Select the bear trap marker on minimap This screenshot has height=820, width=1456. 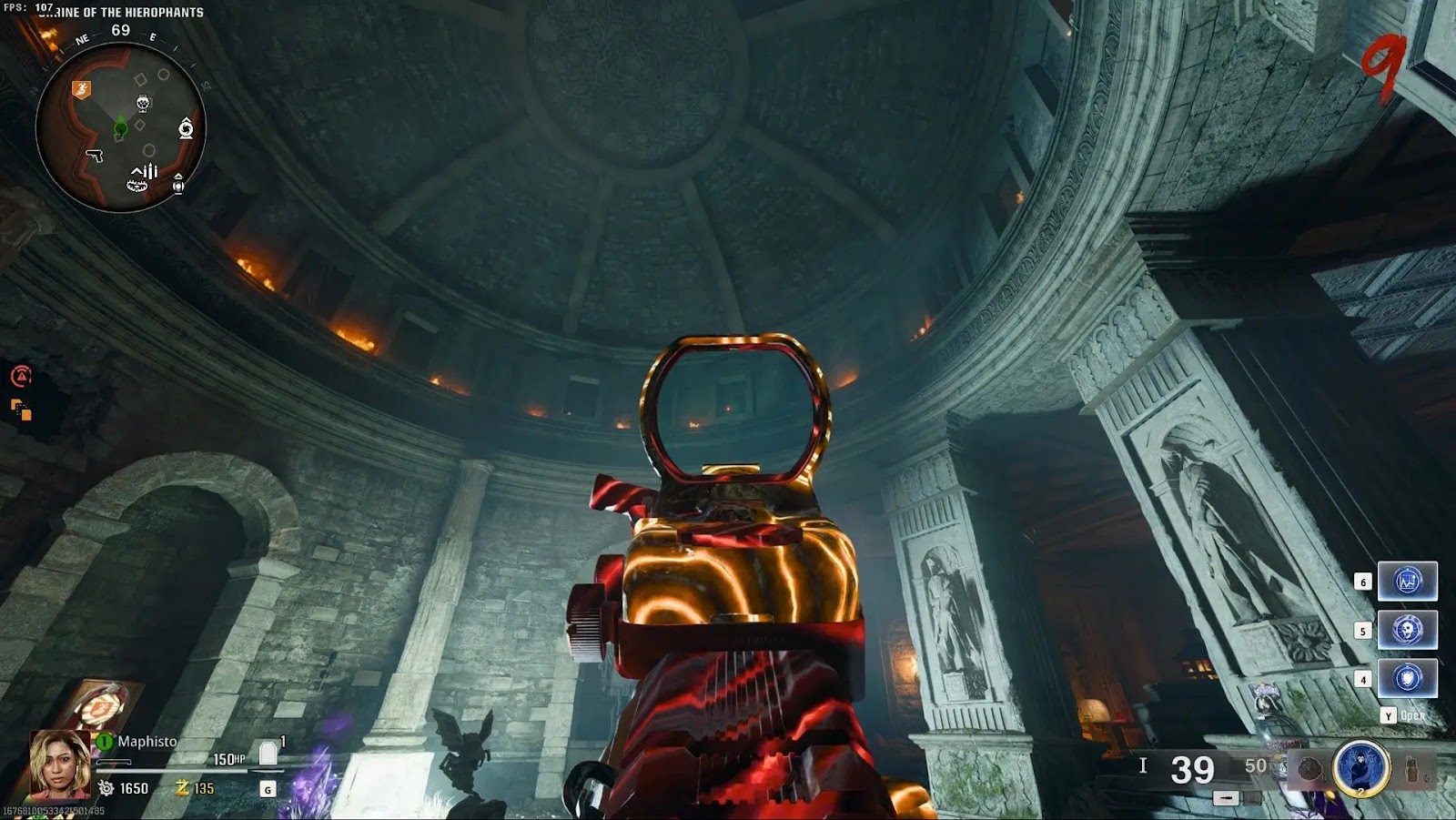click(x=136, y=186)
